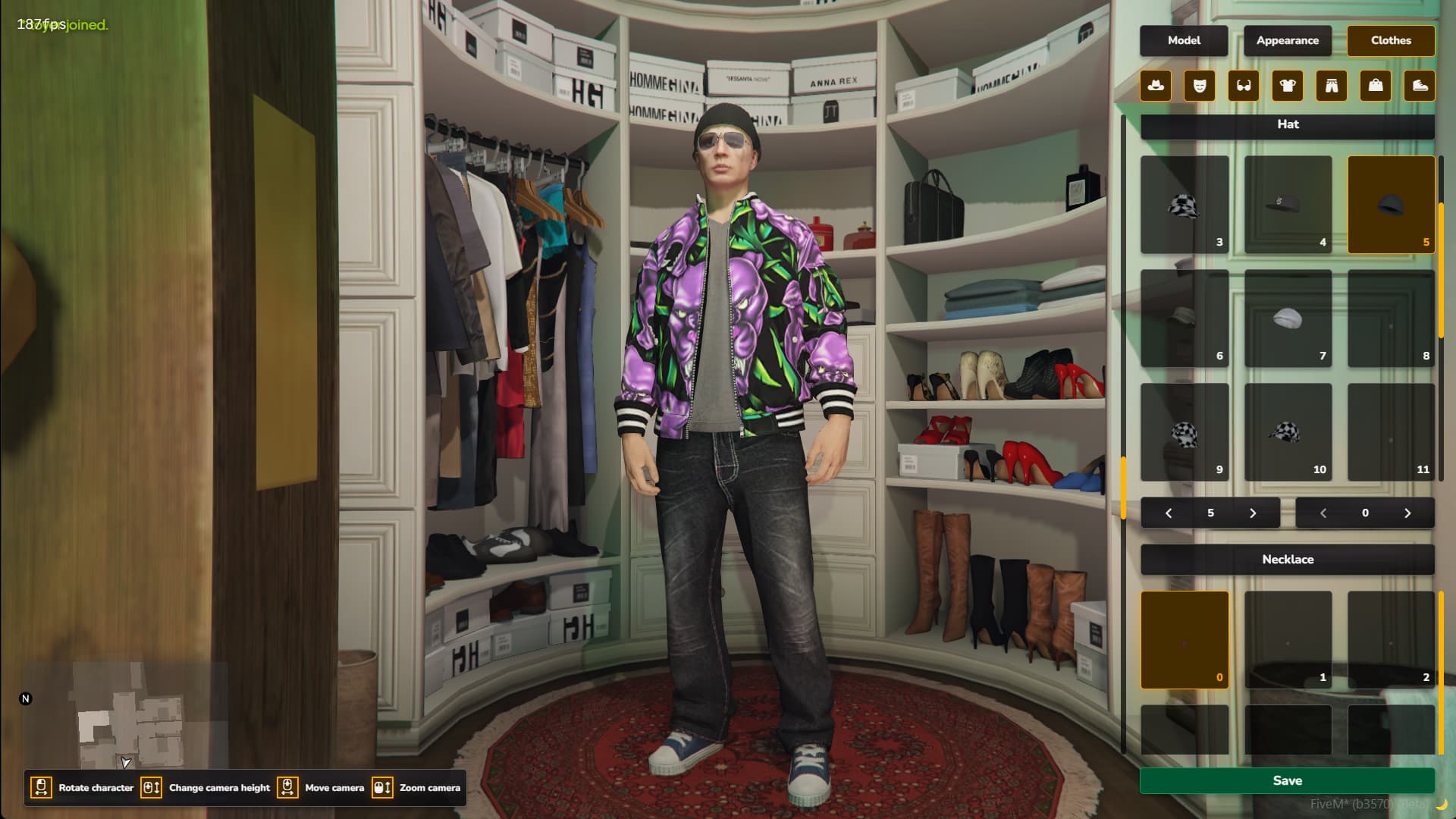
Task: Select the pants category icon
Action: pos(1331,86)
